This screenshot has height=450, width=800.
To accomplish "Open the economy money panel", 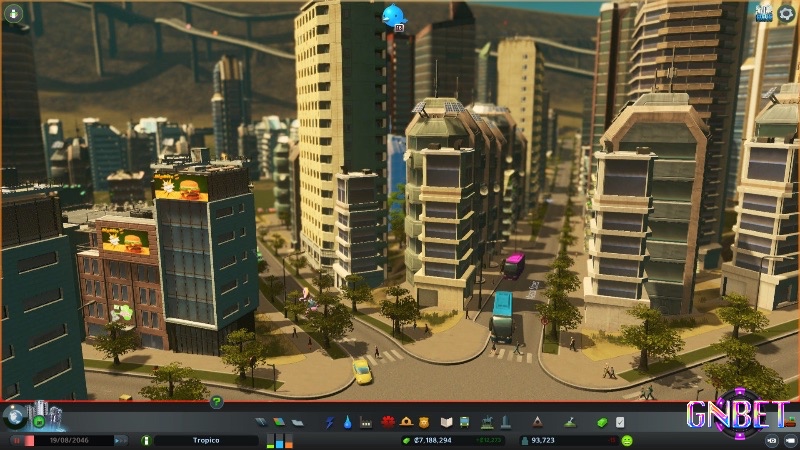I will (602, 422).
